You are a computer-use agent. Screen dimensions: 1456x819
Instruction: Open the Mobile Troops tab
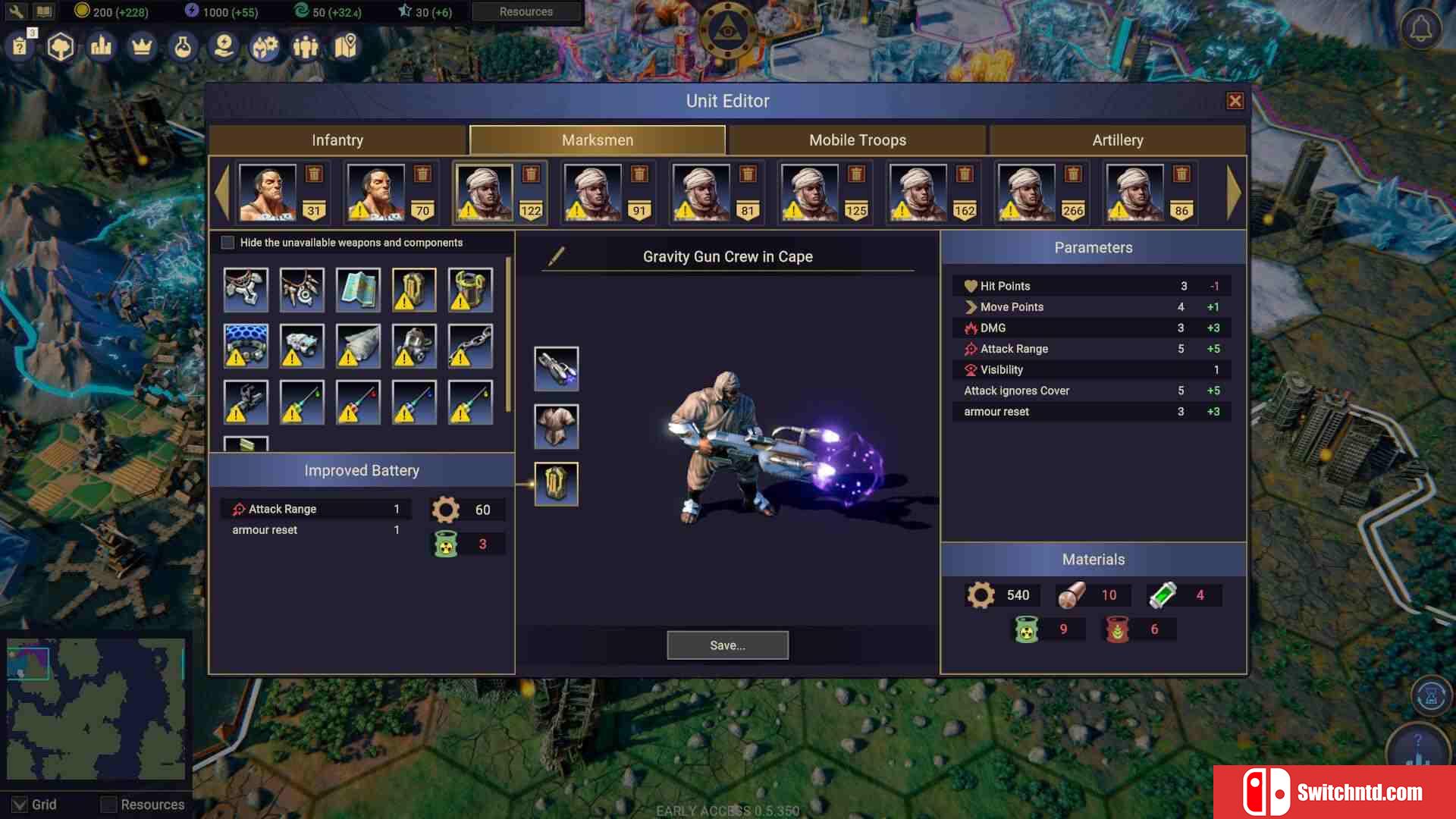pos(857,140)
